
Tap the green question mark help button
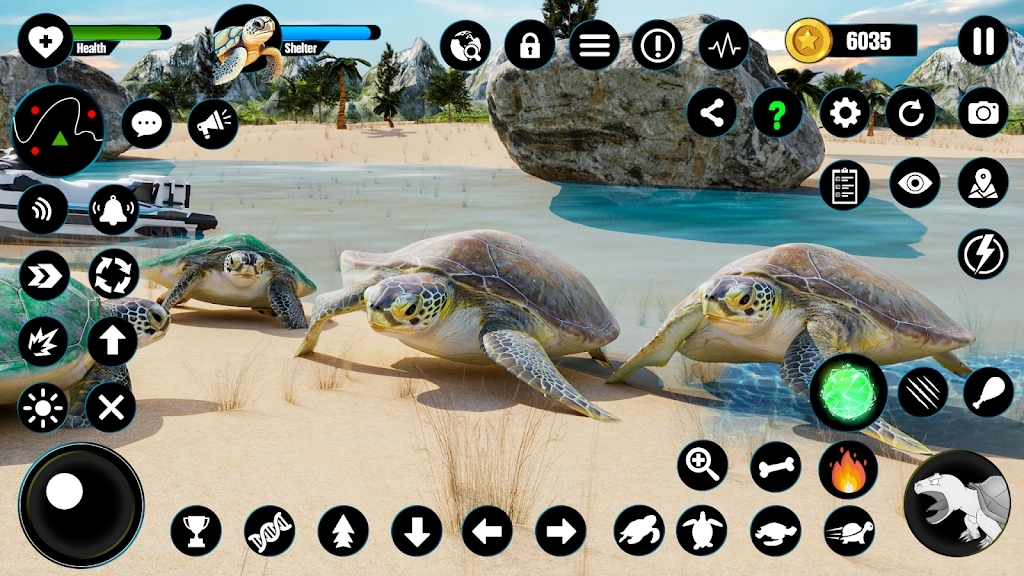(x=777, y=113)
